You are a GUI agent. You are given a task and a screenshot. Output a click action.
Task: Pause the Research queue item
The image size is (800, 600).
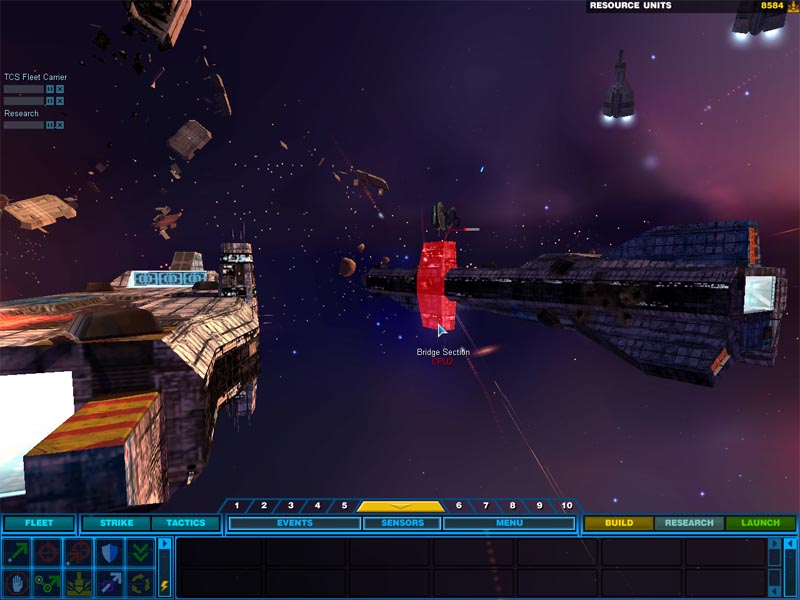(50, 125)
